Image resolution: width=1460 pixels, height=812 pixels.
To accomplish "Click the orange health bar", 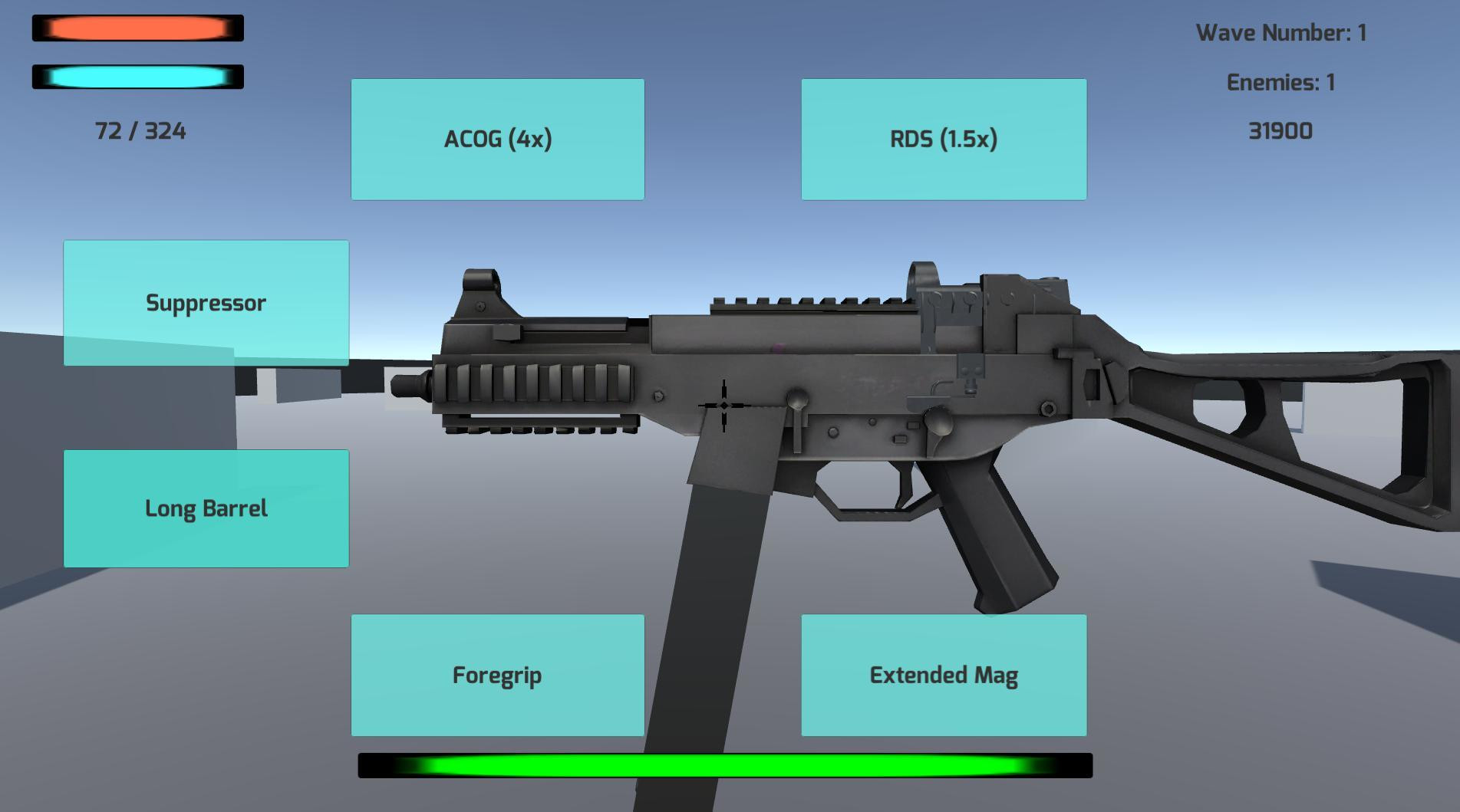I will click(137, 28).
